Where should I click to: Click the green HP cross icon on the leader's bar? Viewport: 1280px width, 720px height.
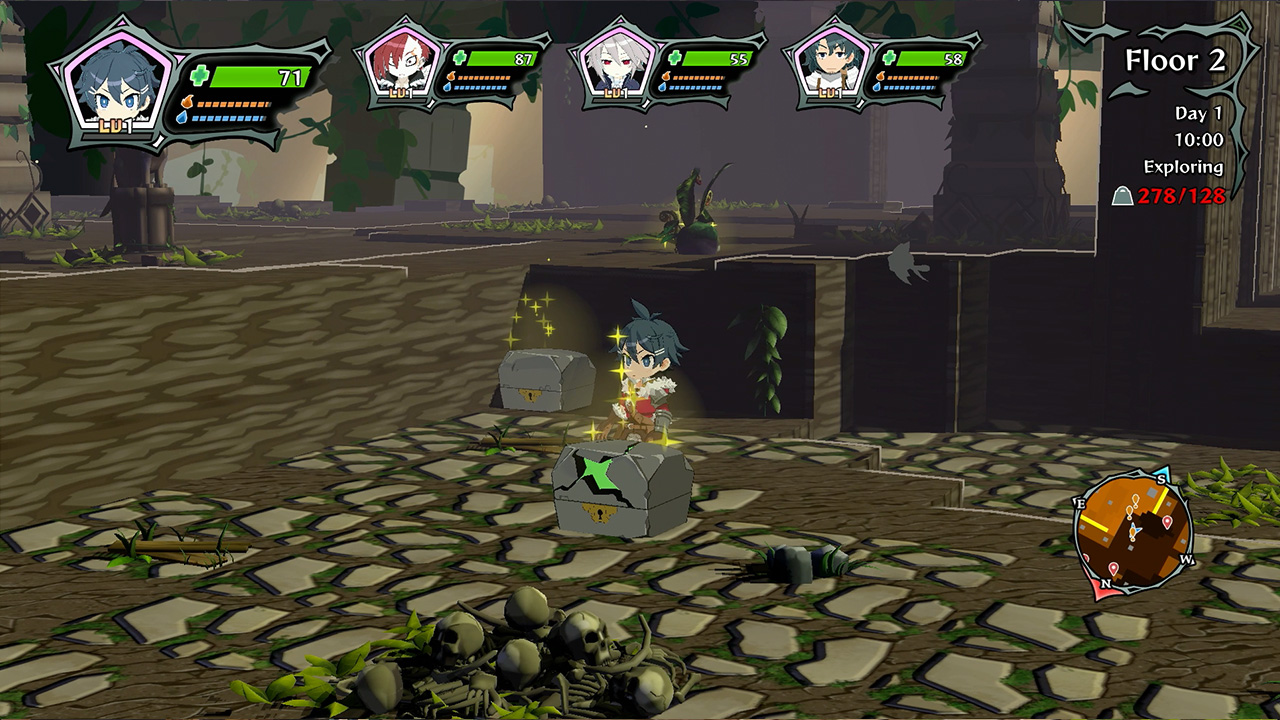click(x=198, y=73)
